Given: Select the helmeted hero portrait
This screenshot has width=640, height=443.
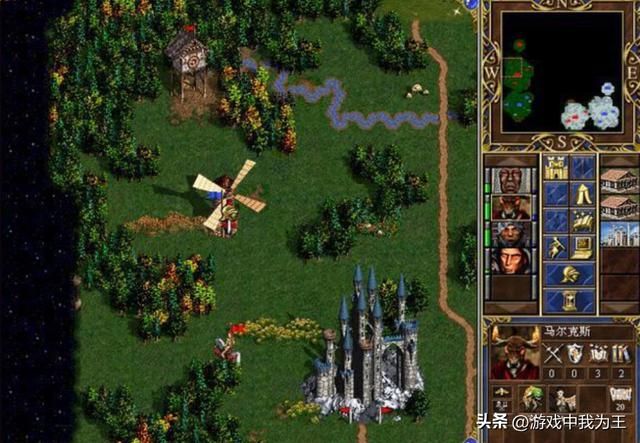Looking at the screenshot, I should pyautogui.click(x=512, y=234).
